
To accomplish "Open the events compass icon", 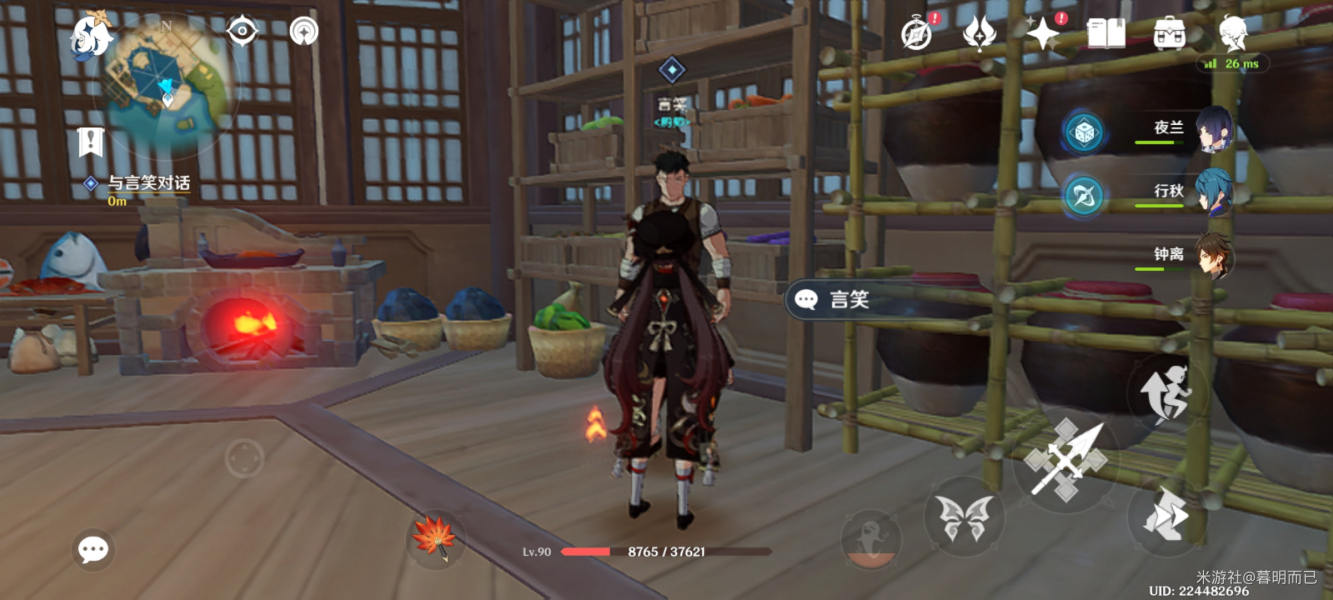I will coord(916,34).
